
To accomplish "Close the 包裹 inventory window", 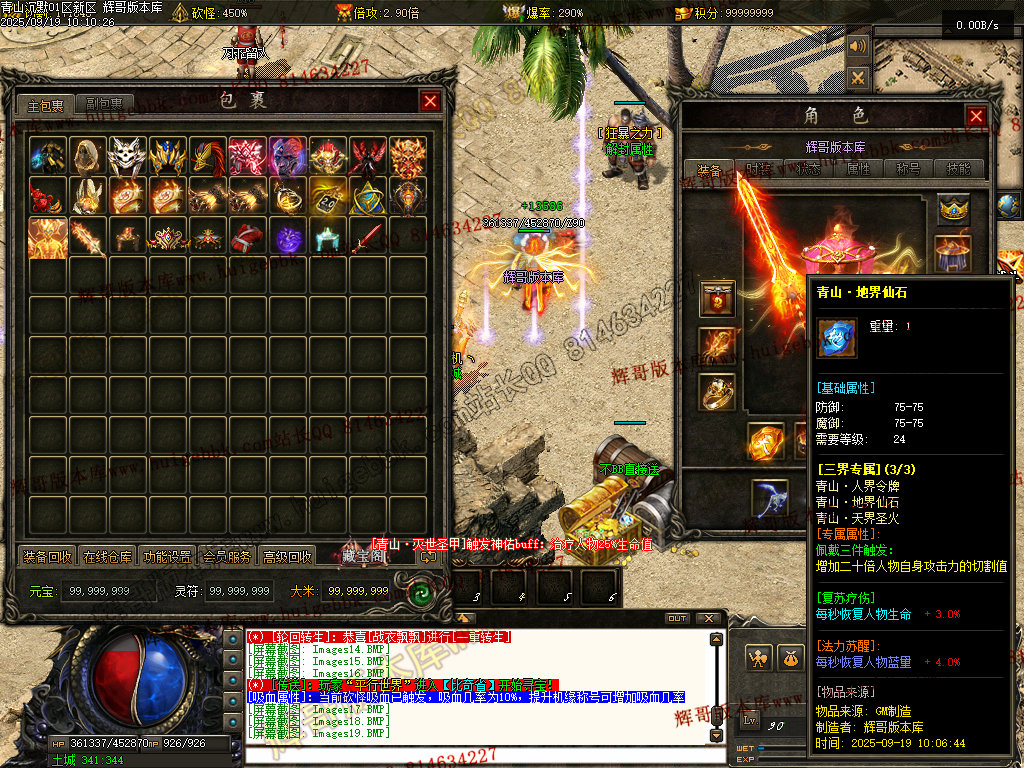I will [430, 101].
